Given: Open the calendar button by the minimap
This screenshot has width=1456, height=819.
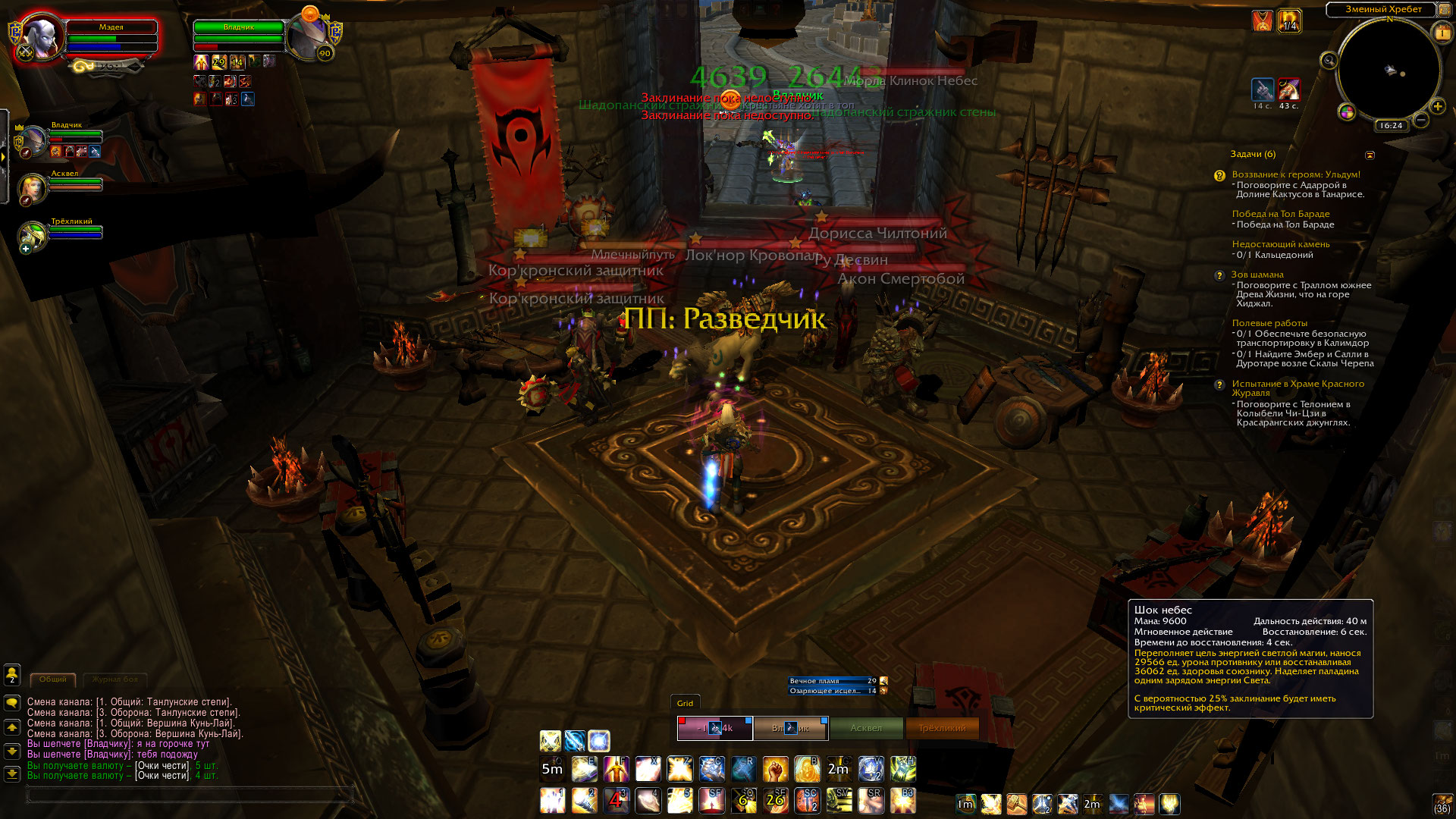Looking at the screenshot, I should [x=1440, y=33].
